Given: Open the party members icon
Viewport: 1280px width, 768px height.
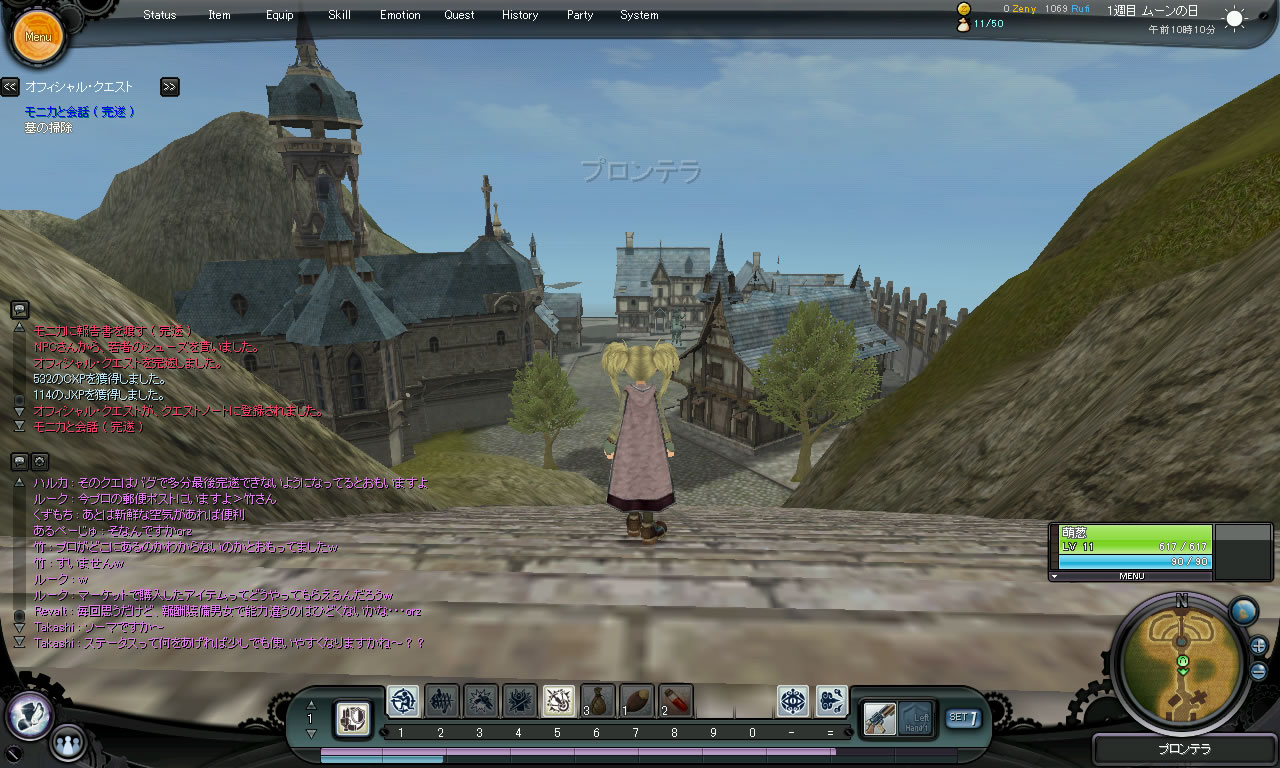Looking at the screenshot, I should point(67,743).
